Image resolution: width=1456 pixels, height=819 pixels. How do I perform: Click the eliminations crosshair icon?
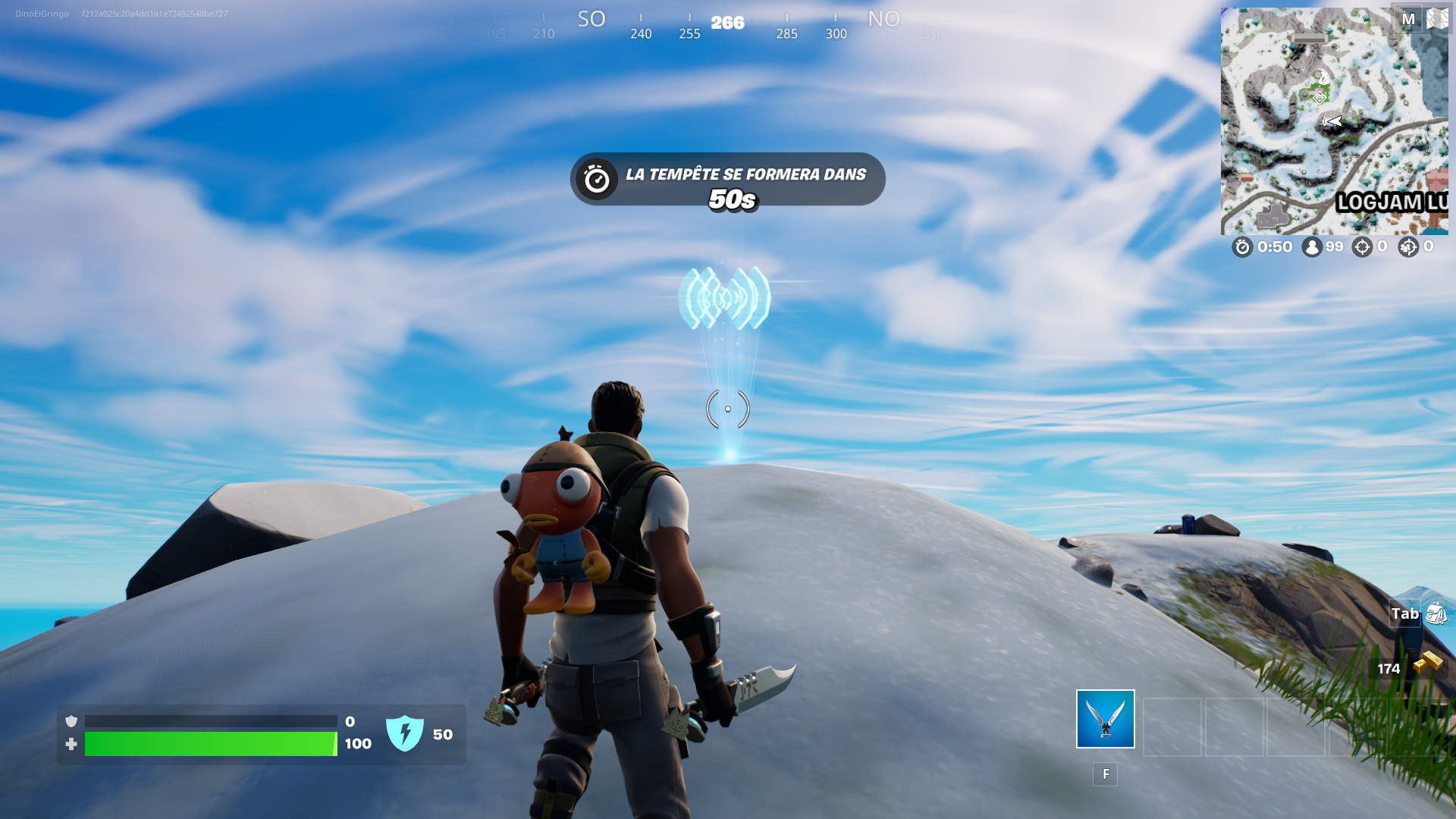[1363, 246]
